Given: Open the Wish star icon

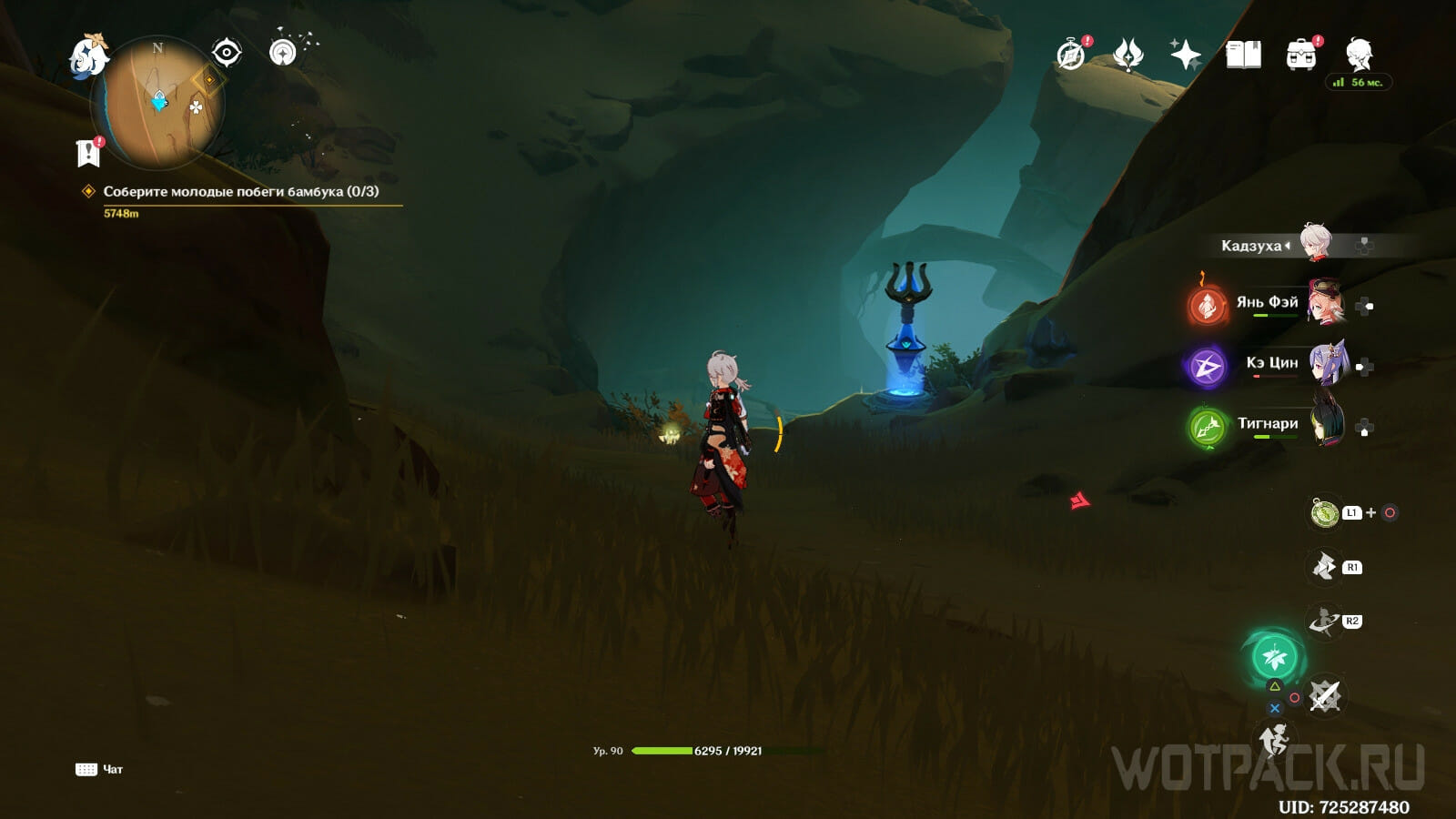Looking at the screenshot, I should coord(1185,55).
